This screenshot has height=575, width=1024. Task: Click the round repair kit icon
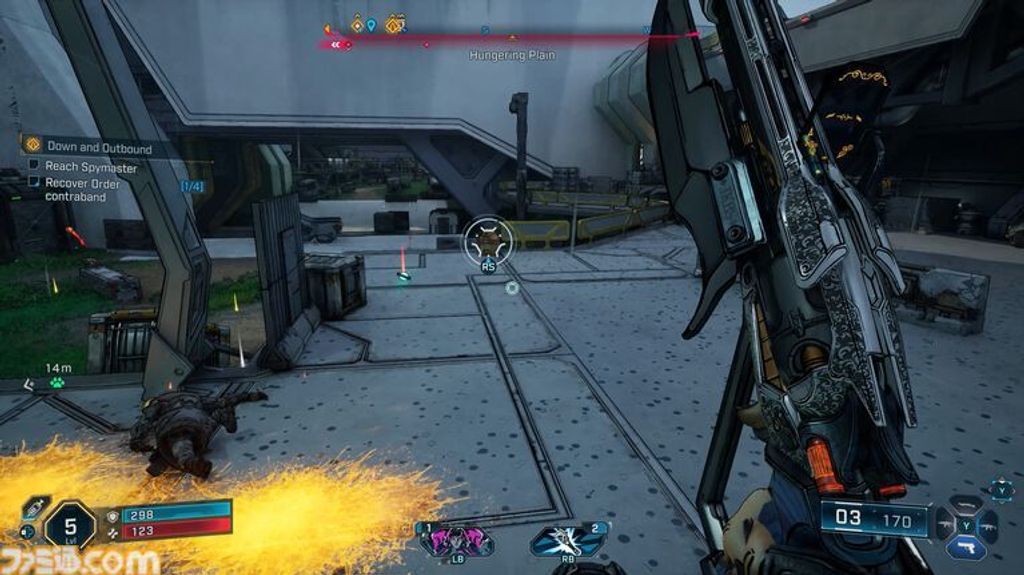[27, 532]
